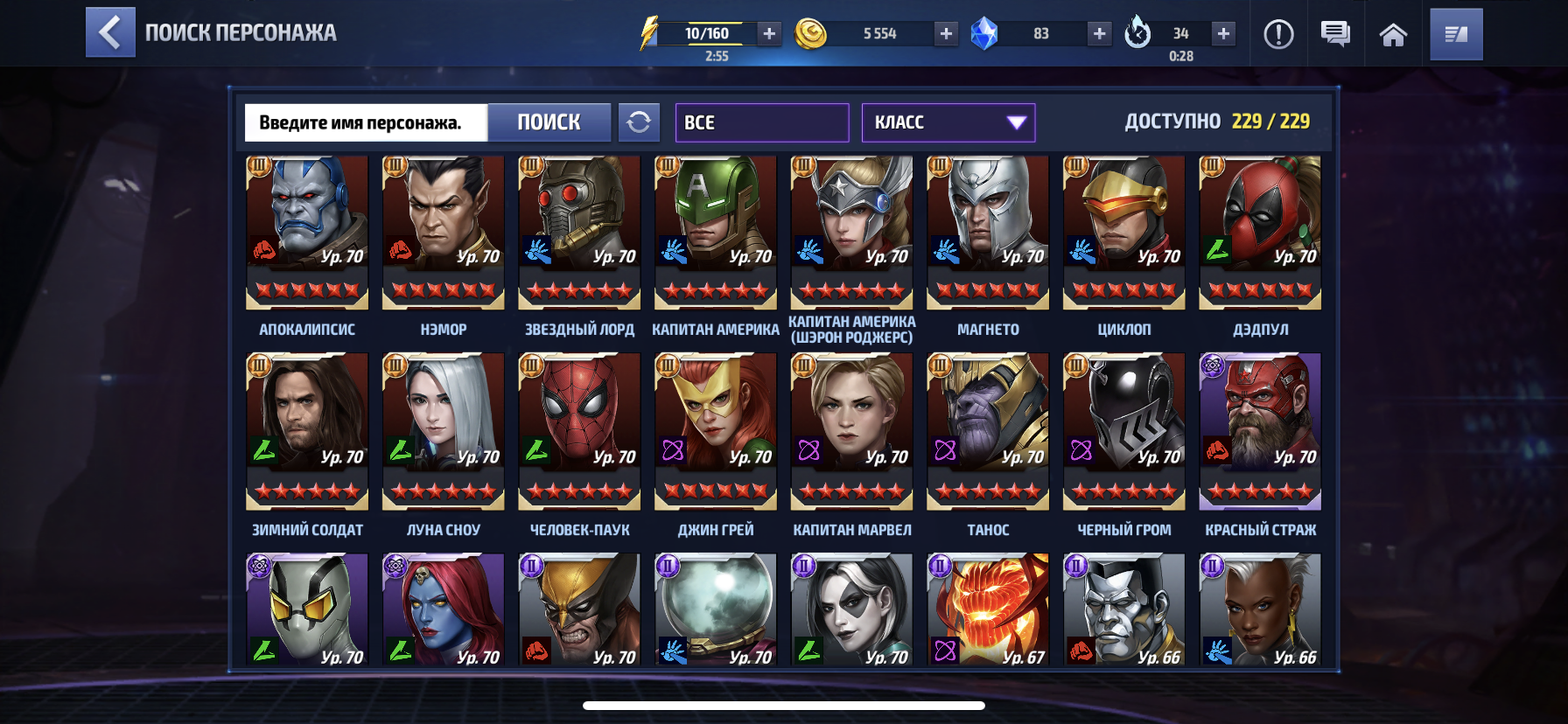1568x724 pixels.
Task: Open the chat messages icon
Action: 1336,34
